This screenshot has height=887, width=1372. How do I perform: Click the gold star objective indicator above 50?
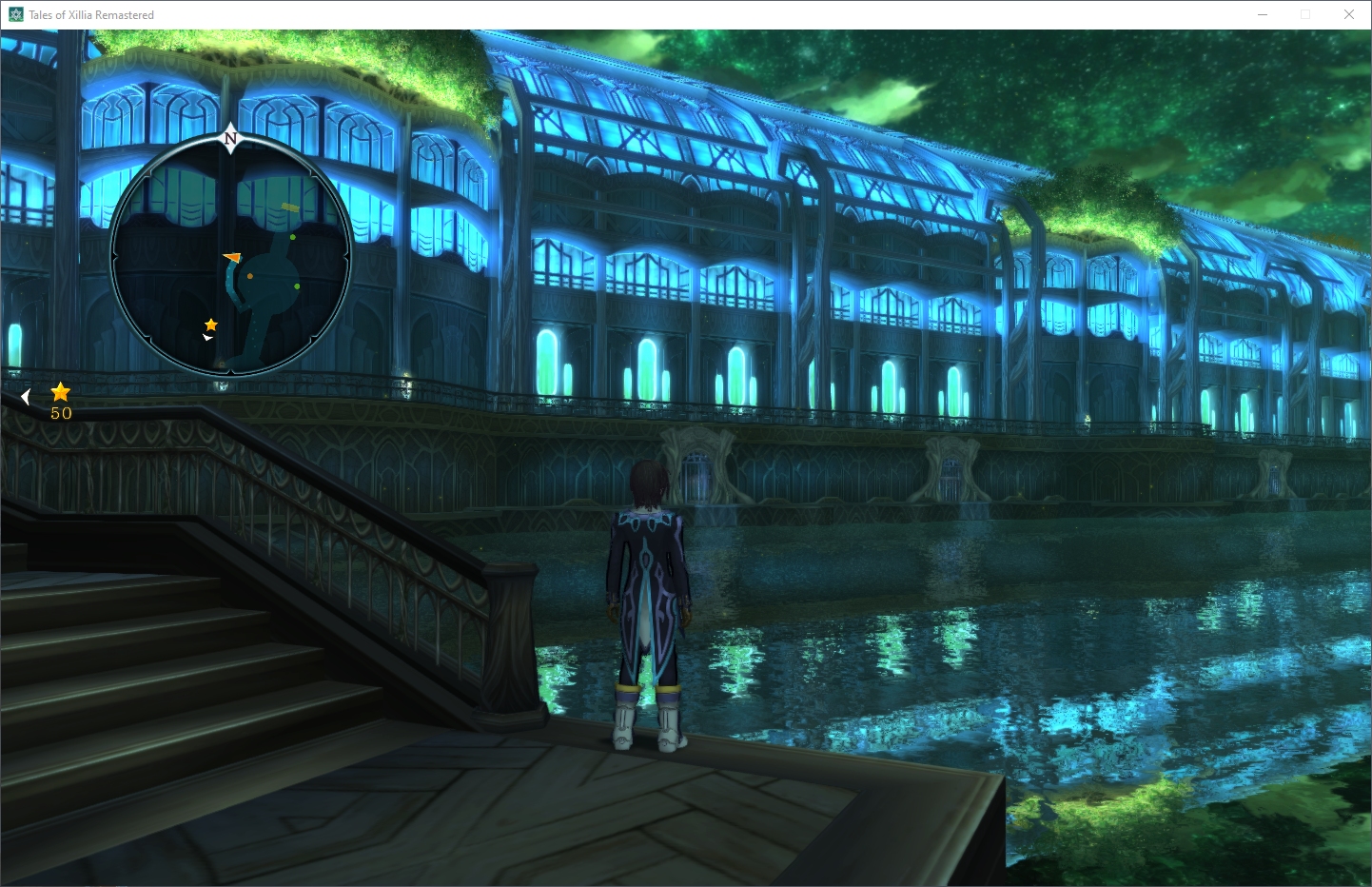[x=61, y=391]
